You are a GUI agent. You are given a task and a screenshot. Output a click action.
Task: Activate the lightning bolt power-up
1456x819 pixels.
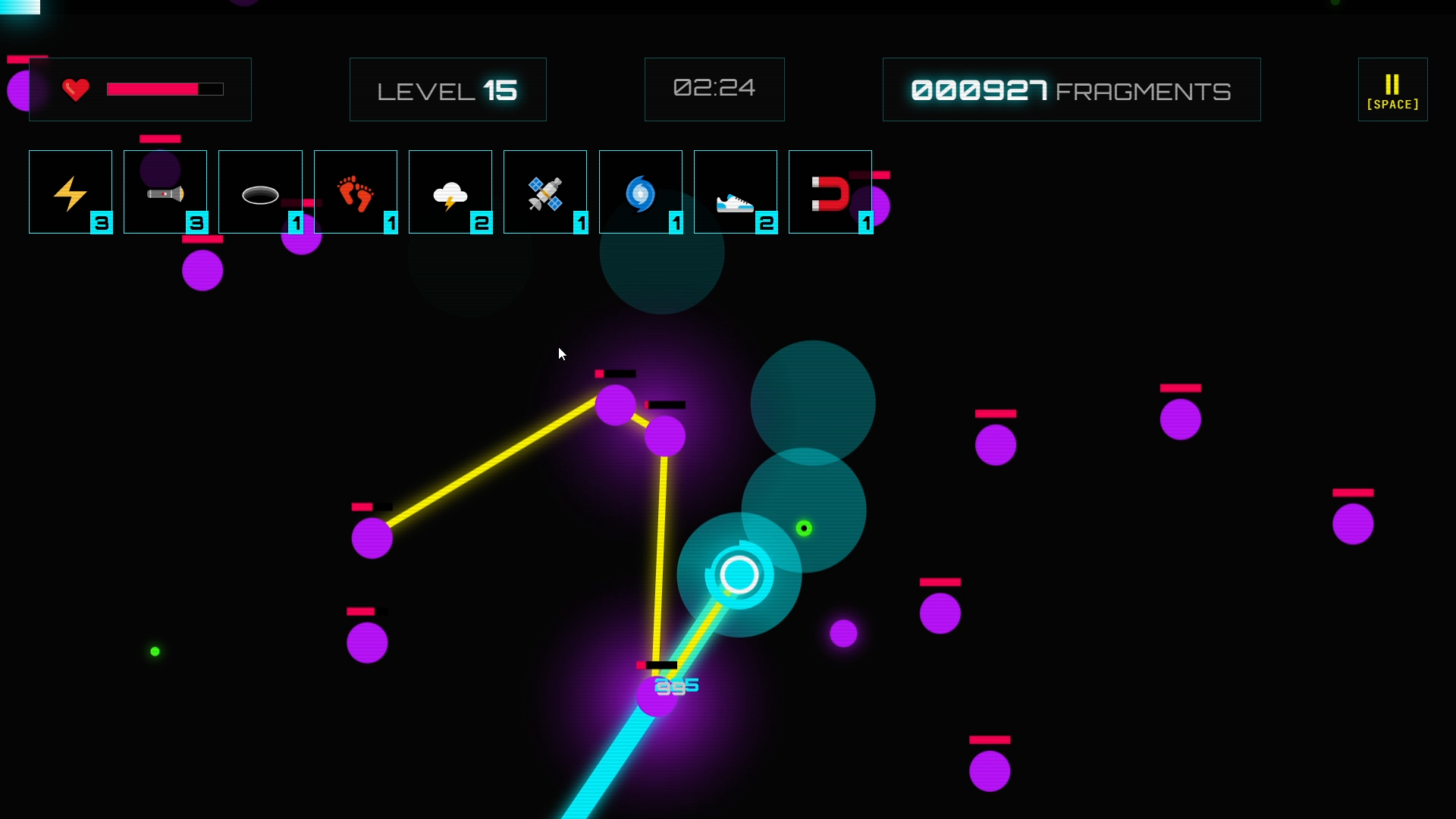pos(70,192)
